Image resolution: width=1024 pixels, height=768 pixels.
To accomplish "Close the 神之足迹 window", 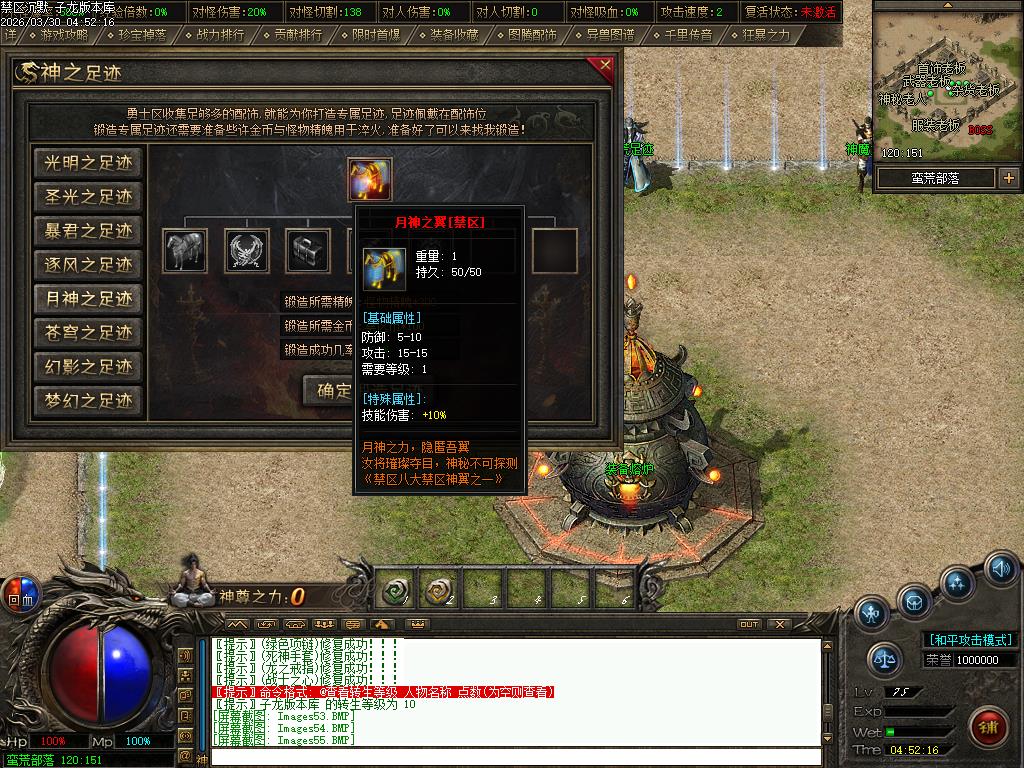I will click(x=603, y=68).
